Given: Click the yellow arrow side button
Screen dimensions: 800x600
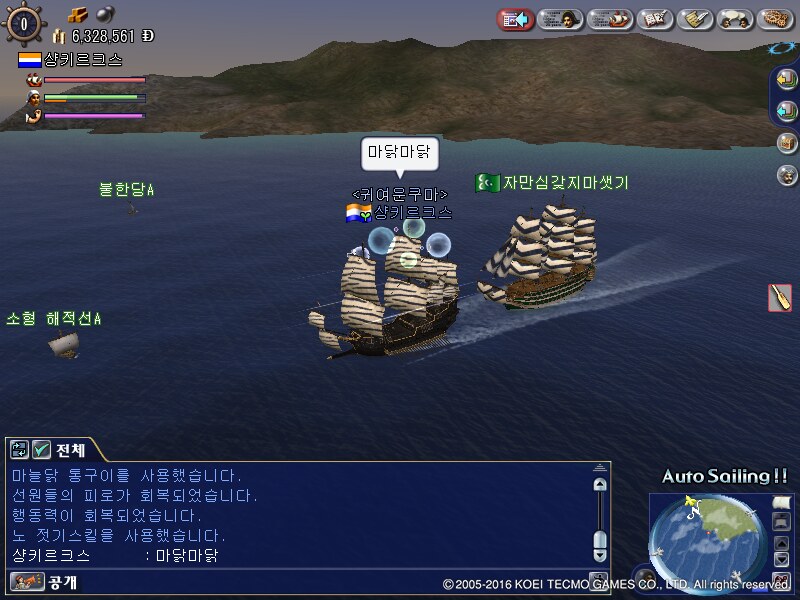Looking at the screenshot, I should tap(787, 78).
